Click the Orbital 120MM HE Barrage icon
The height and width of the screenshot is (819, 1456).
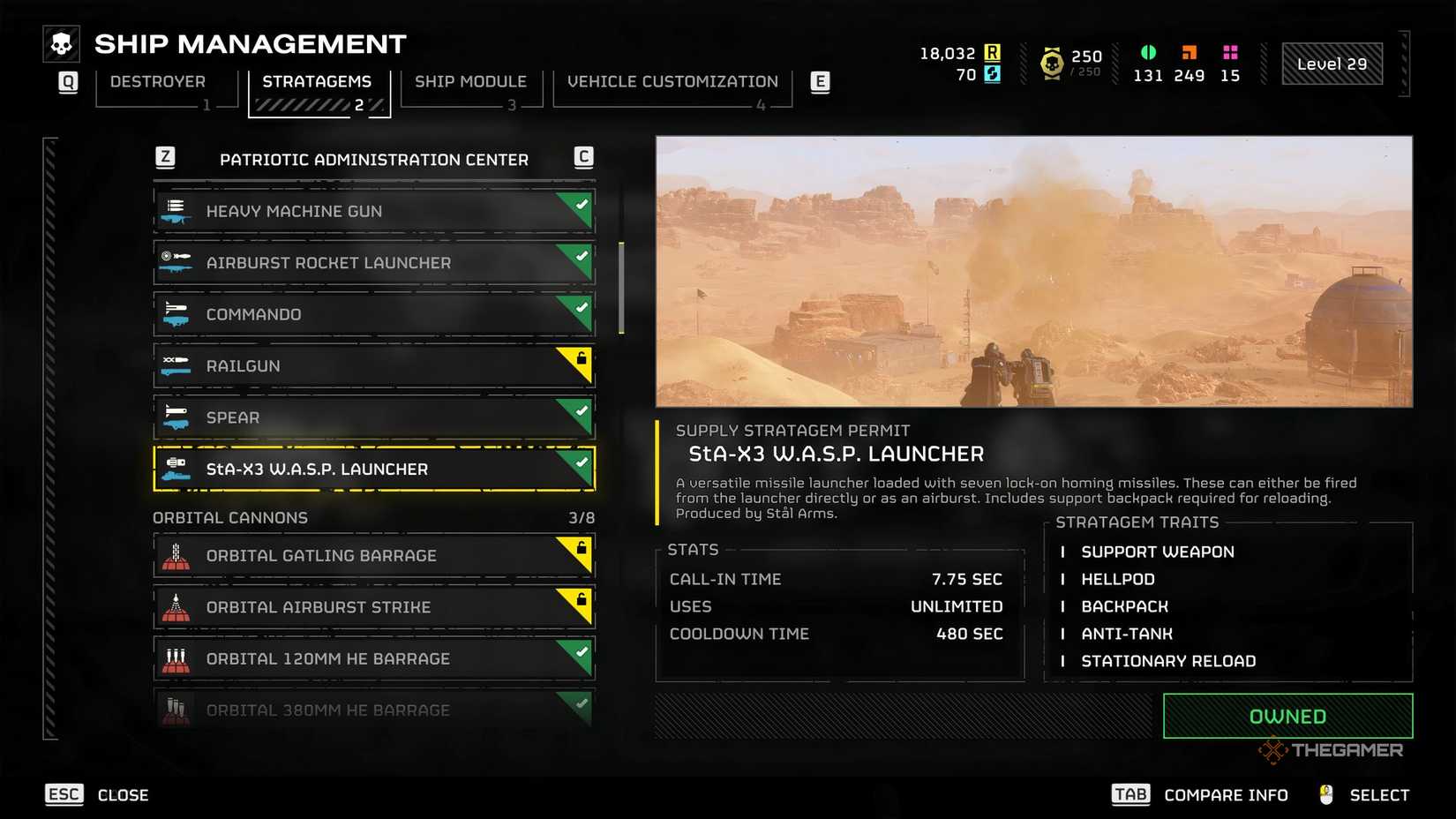176,657
